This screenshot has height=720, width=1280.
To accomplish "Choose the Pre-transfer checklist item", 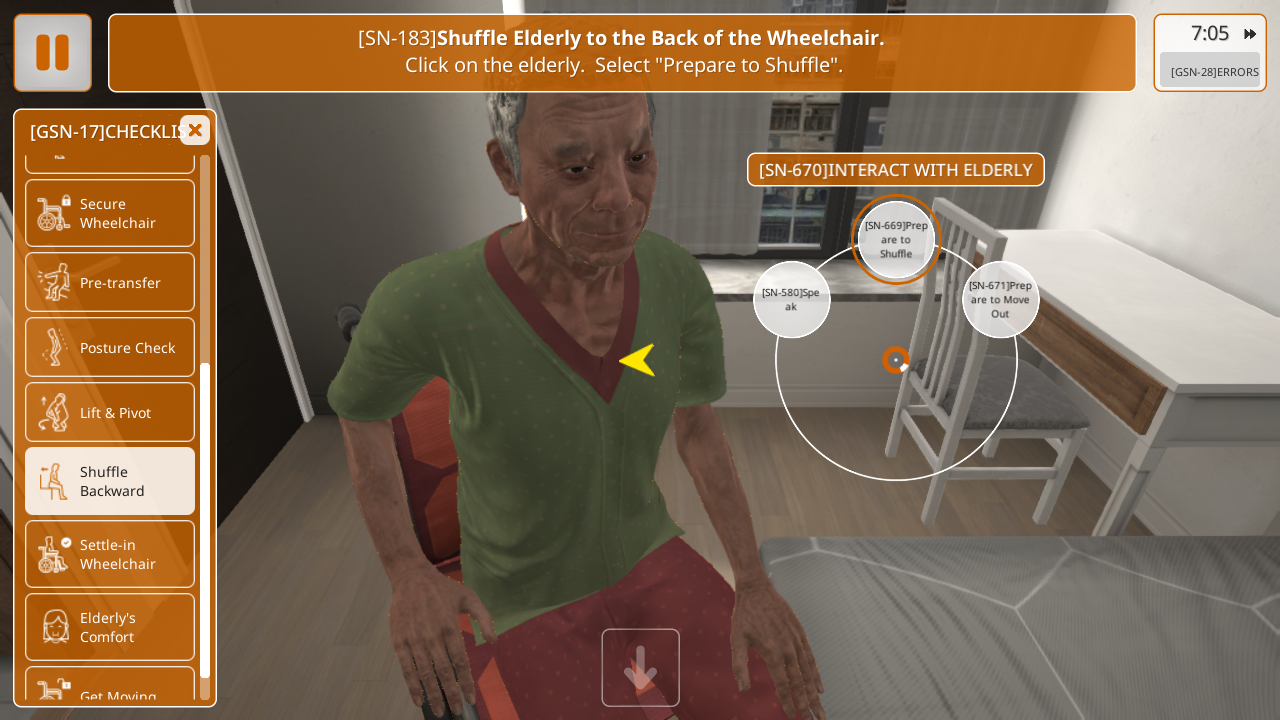I will [110, 282].
